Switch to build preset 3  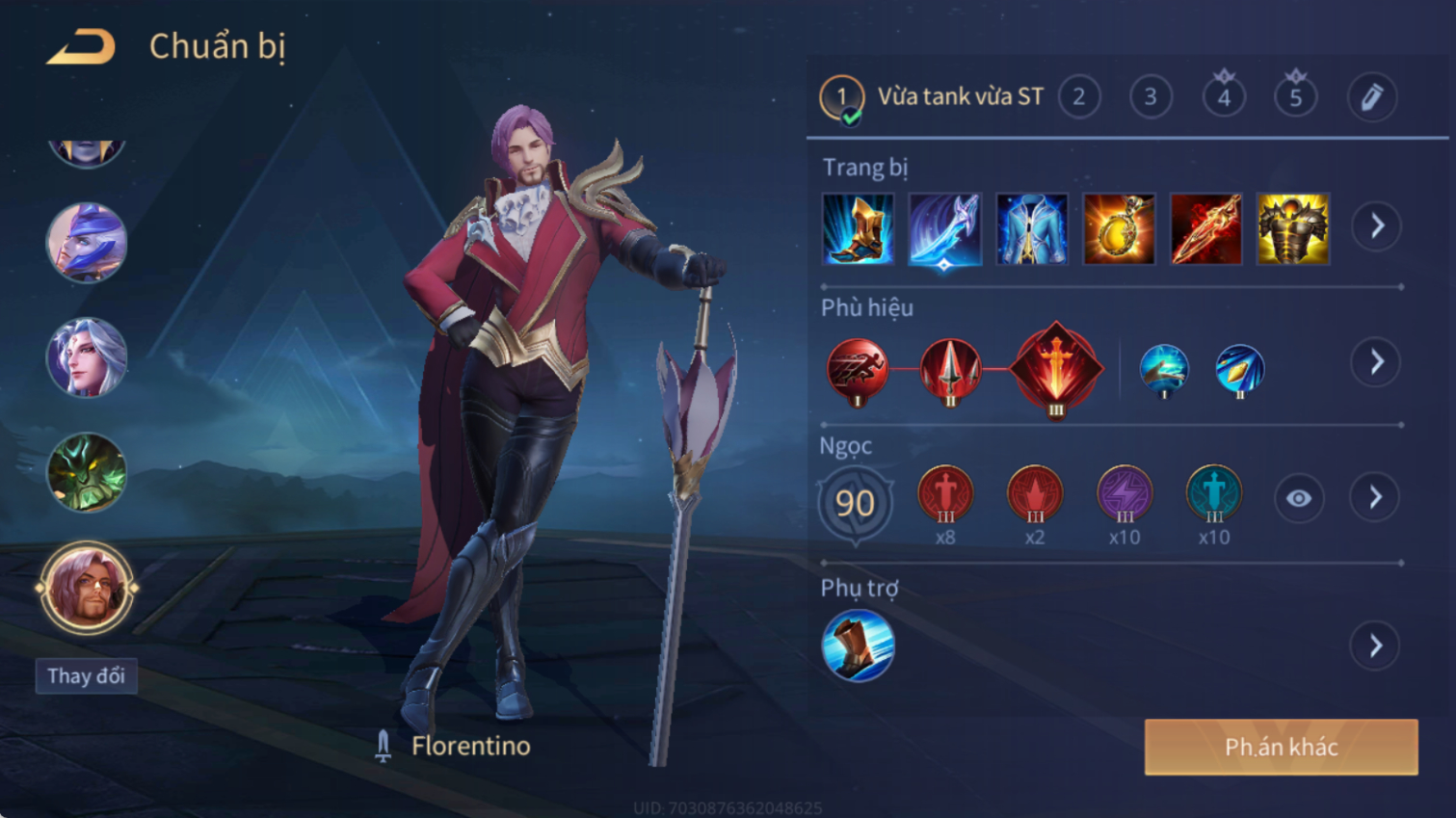pos(1151,96)
